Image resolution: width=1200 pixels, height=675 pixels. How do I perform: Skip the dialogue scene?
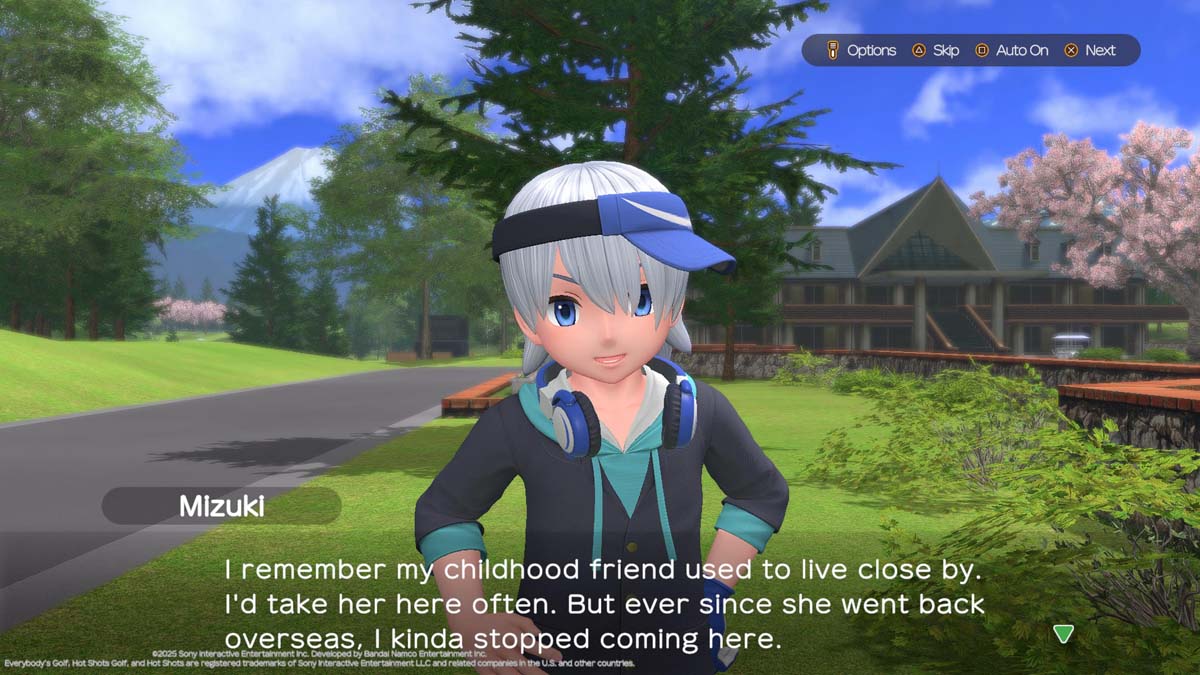pos(935,50)
